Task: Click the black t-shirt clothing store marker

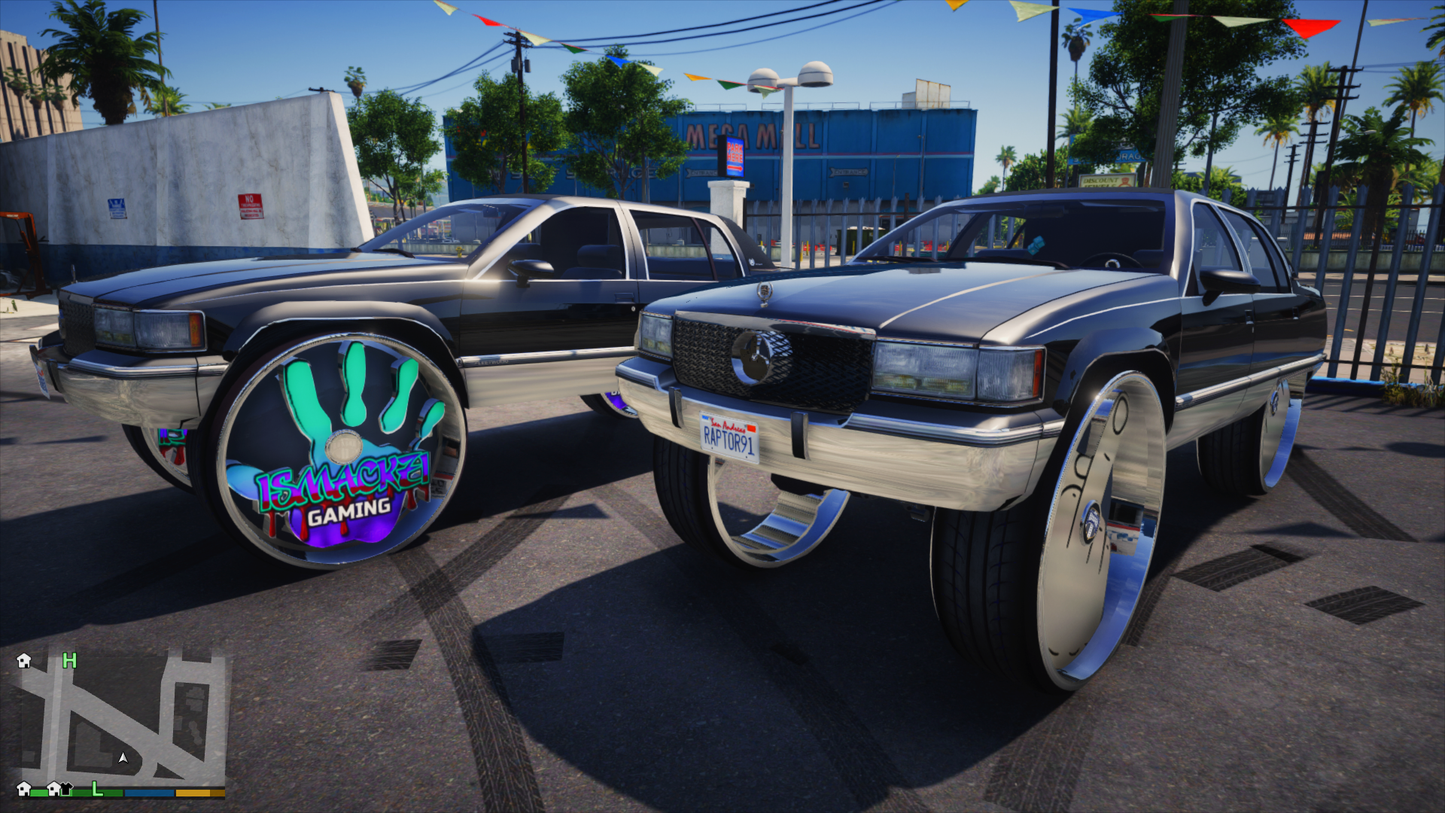Action: pyautogui.click(x=66, y=789)
